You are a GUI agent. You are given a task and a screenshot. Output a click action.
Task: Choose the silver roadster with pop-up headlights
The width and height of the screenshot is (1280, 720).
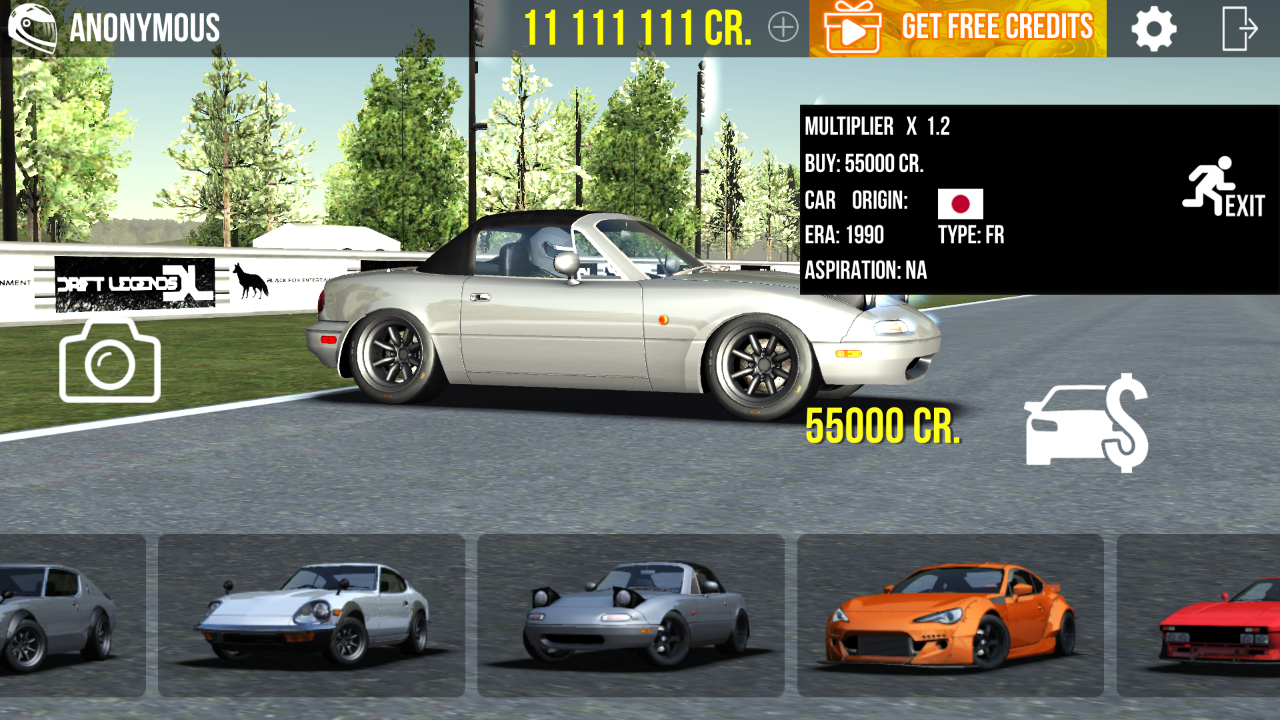pyautogui.click(x=630, y=615)
